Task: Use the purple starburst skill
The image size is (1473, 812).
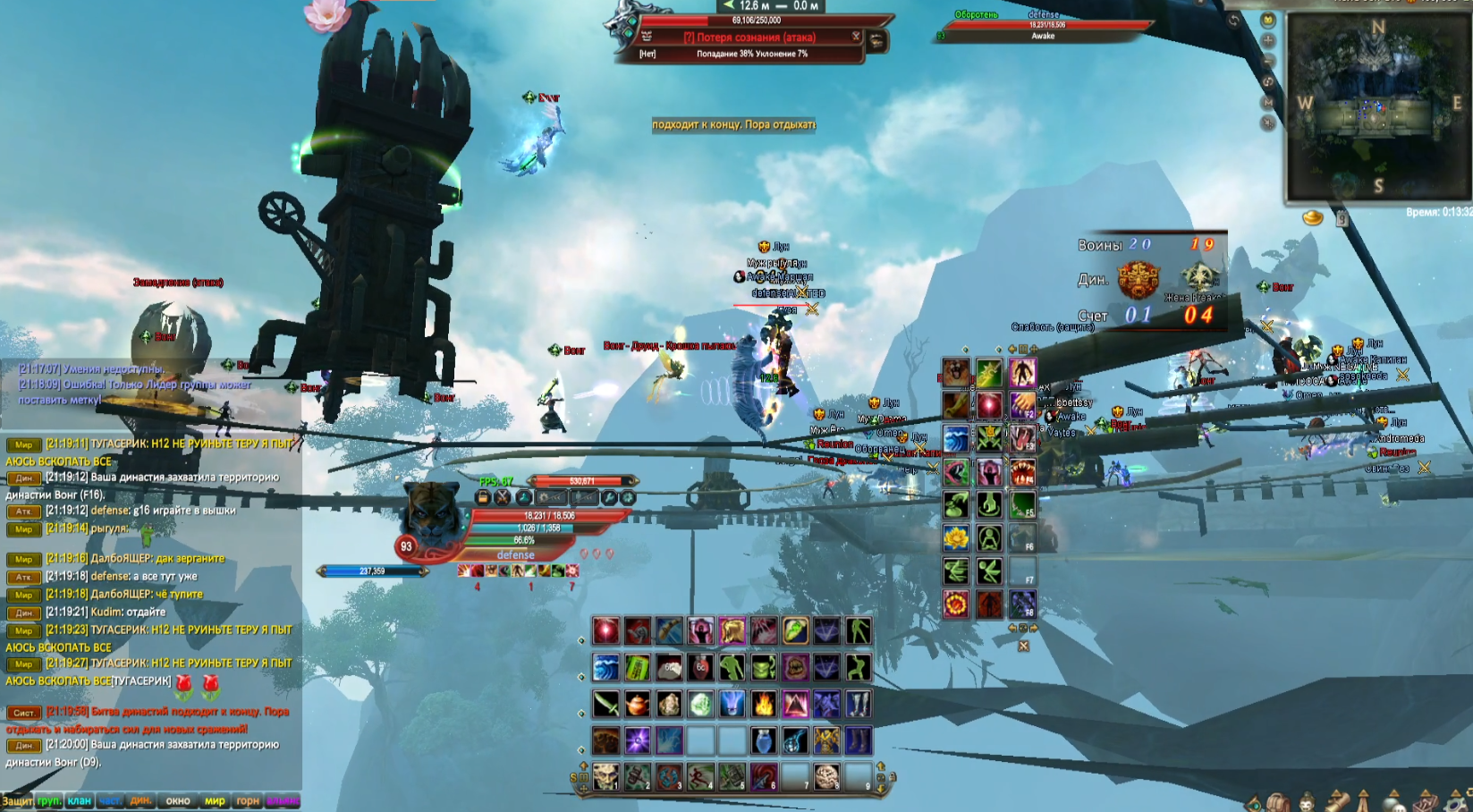Action: (637, 740)
